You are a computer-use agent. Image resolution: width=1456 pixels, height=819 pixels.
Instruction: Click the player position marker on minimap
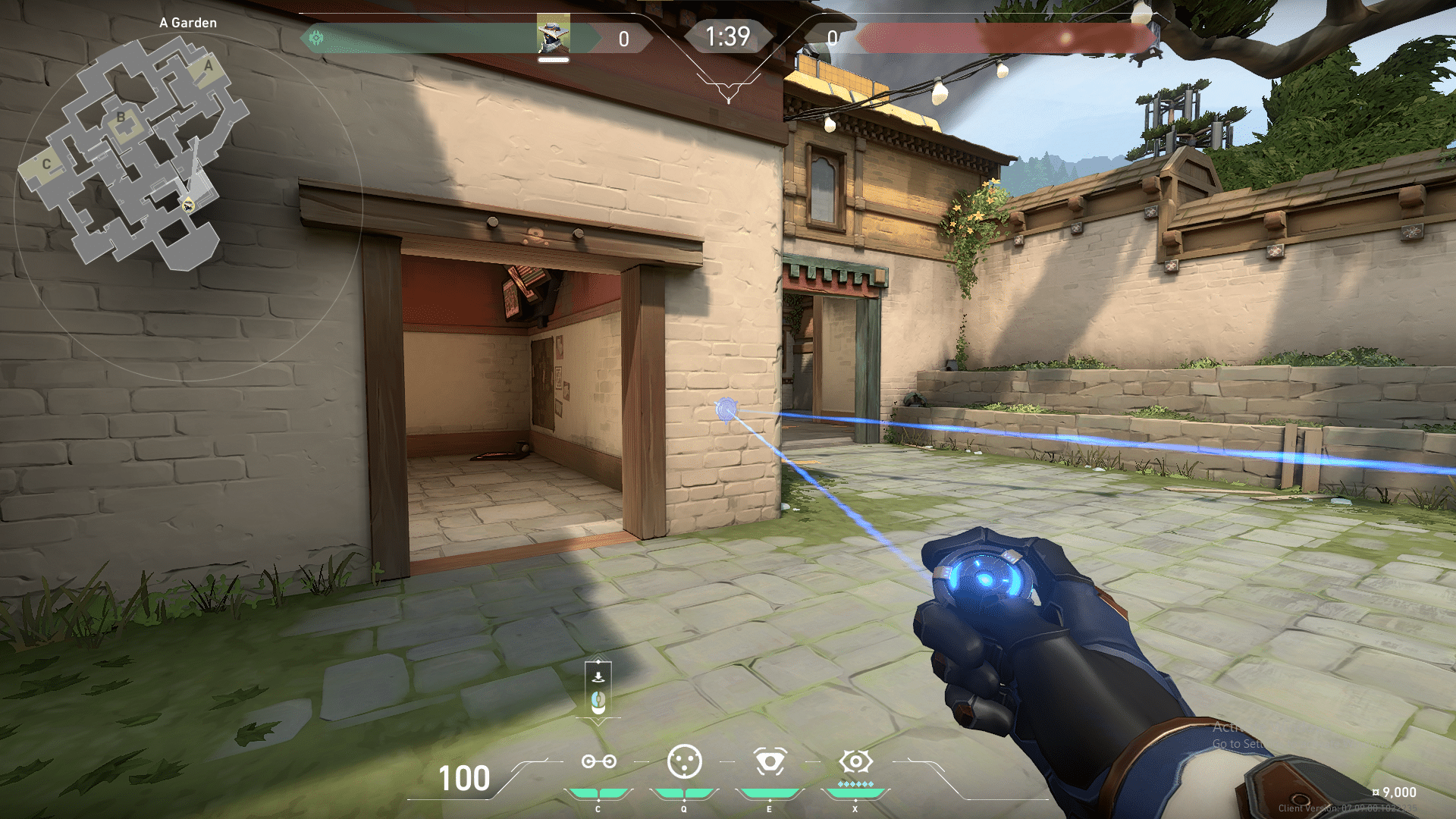click(x=188, y=204)
